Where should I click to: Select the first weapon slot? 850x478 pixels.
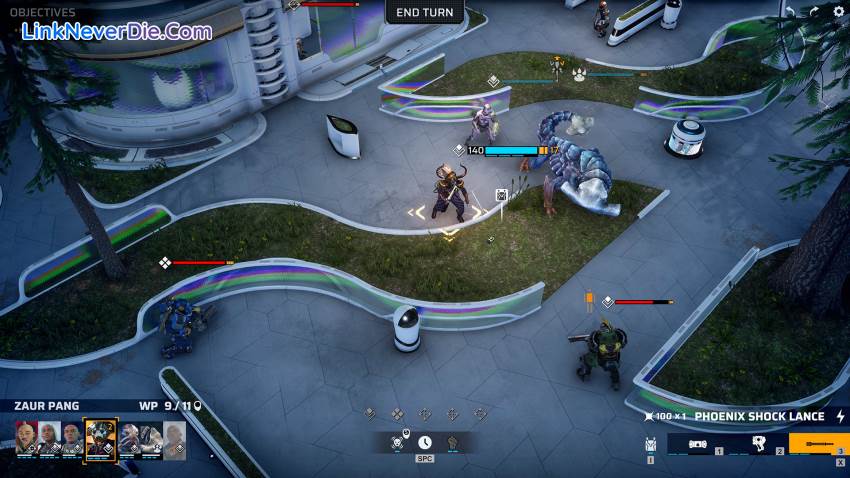696,443
